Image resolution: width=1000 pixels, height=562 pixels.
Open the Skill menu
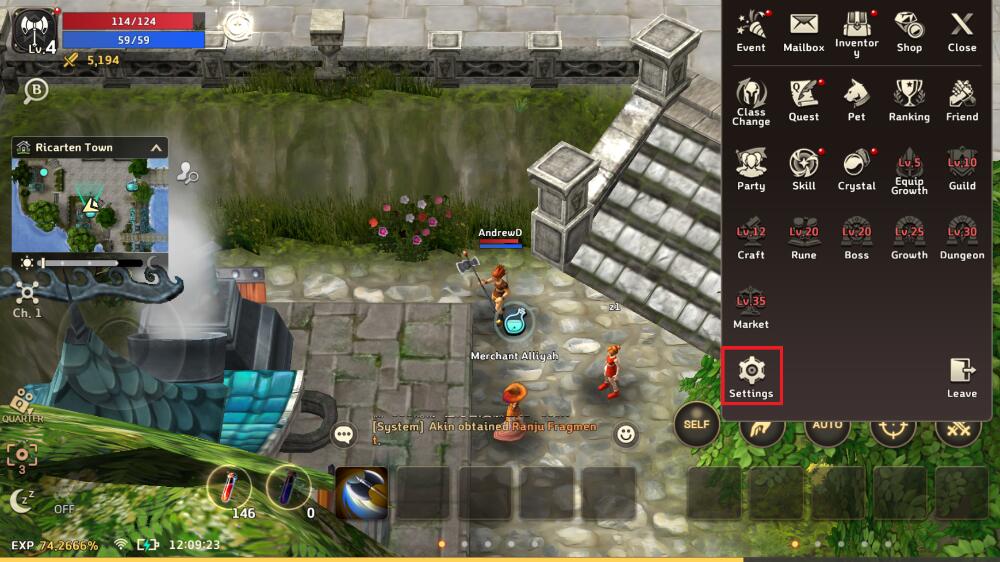click(x=804, y=169)
